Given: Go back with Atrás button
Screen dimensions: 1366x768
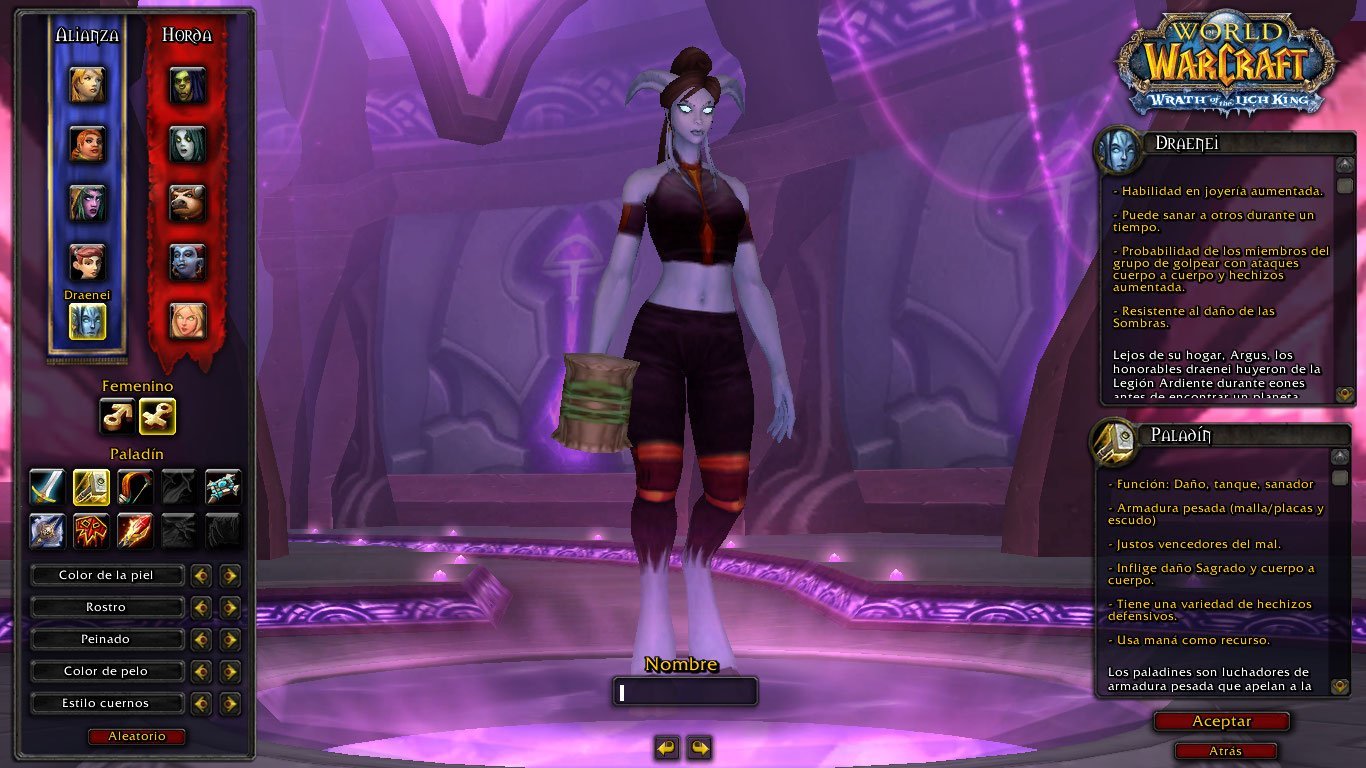Looking at the screenshot, I should [x=1225, y=751].
